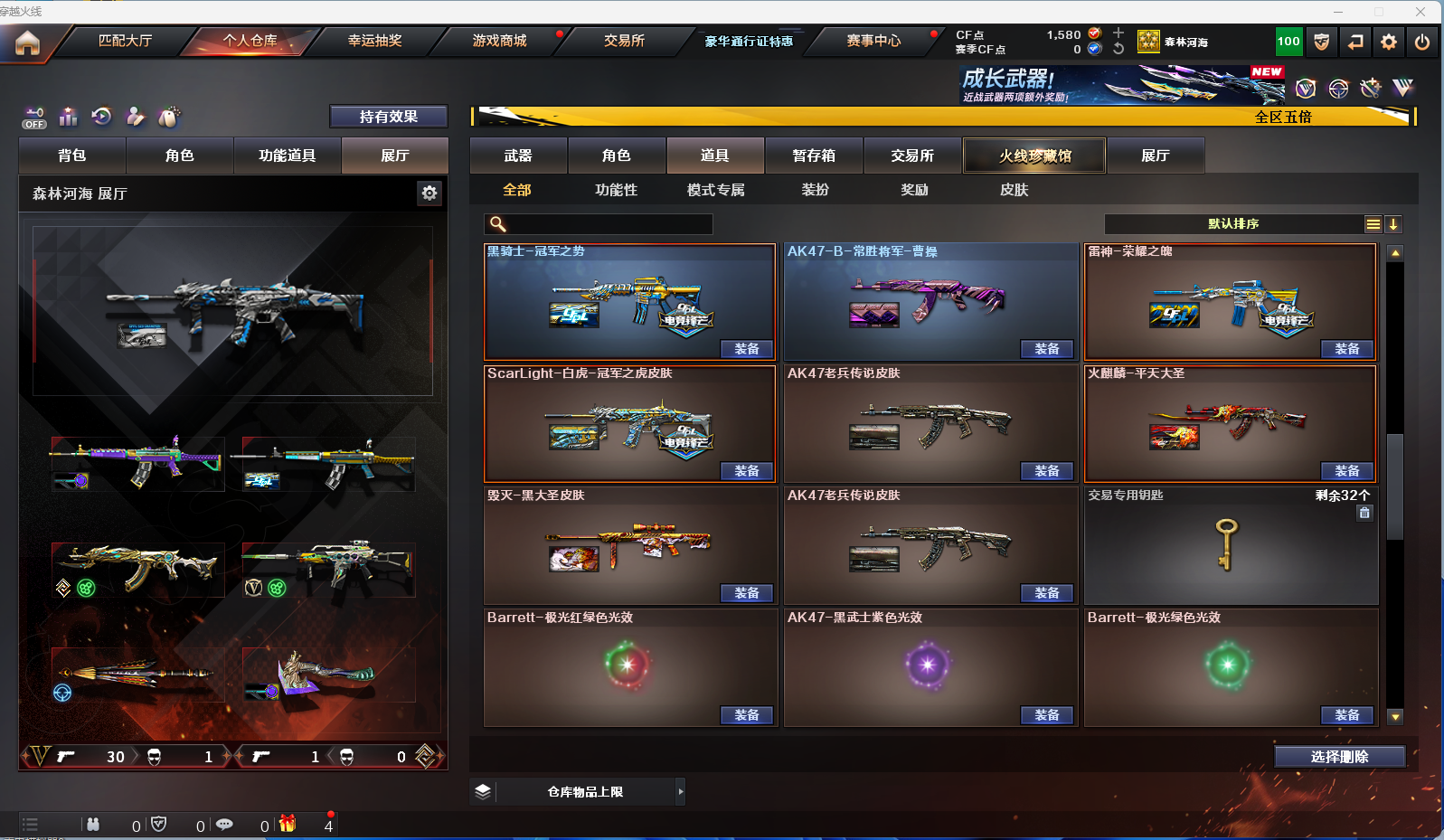Equip the AK47-B 常胜将军-曹操 item
The image size is (1444, 840).
coord(1046,349)
